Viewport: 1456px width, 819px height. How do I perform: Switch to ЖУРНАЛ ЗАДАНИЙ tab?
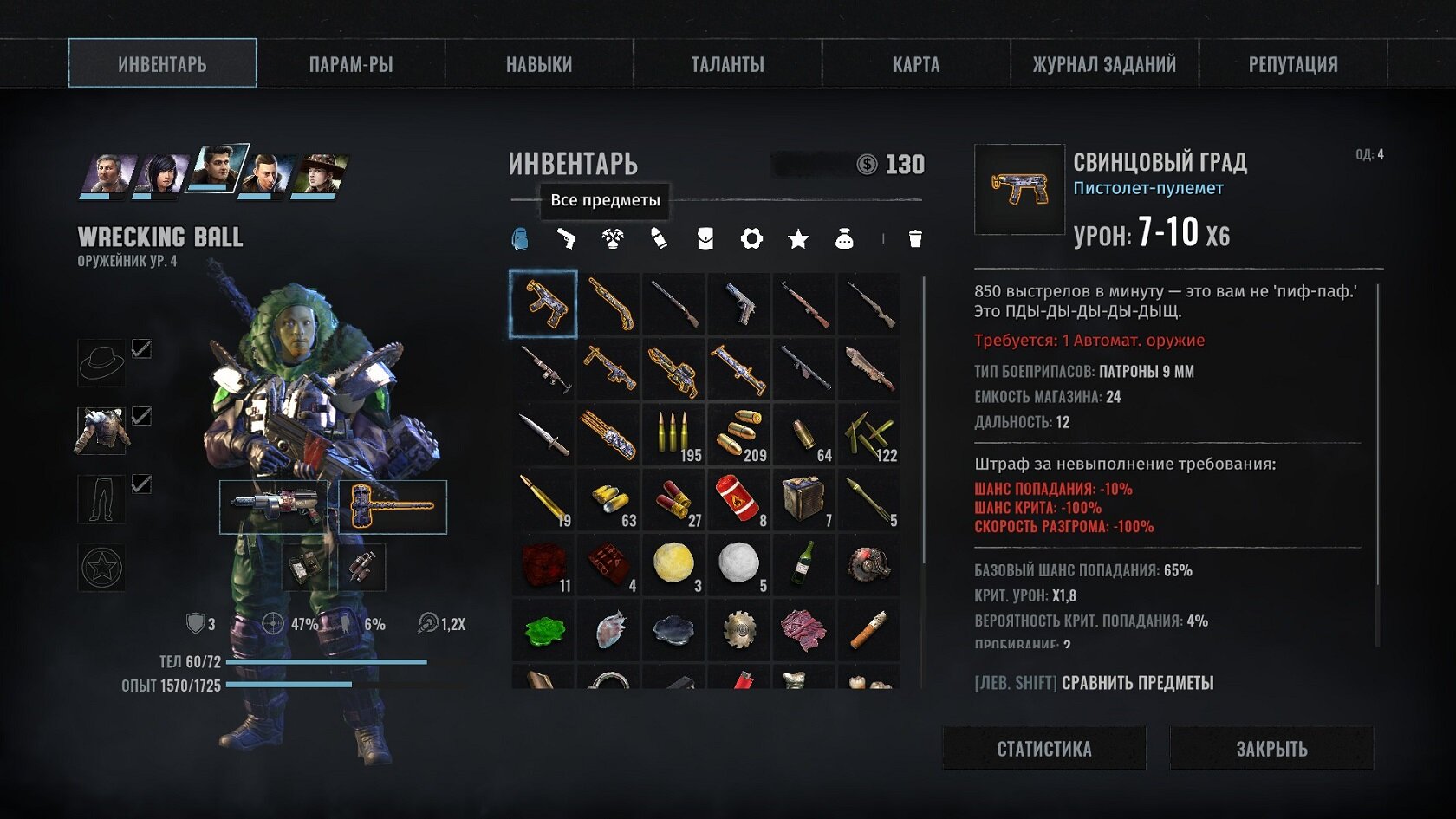(1104, 64)
